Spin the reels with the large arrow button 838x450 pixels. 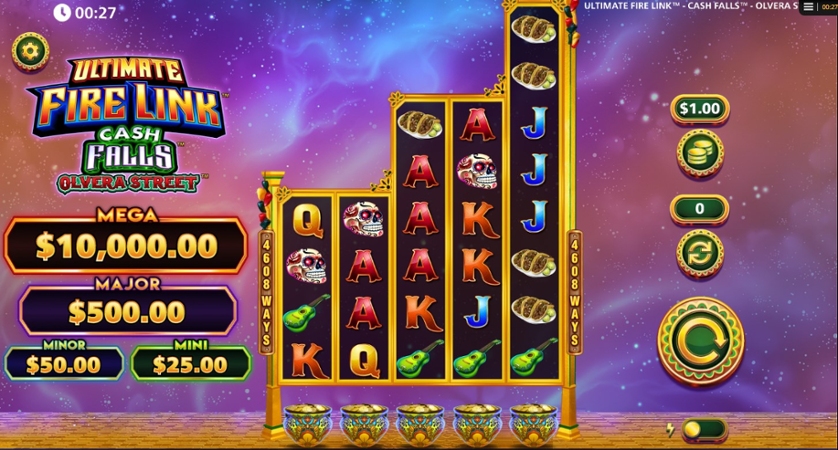pos(700,340)
